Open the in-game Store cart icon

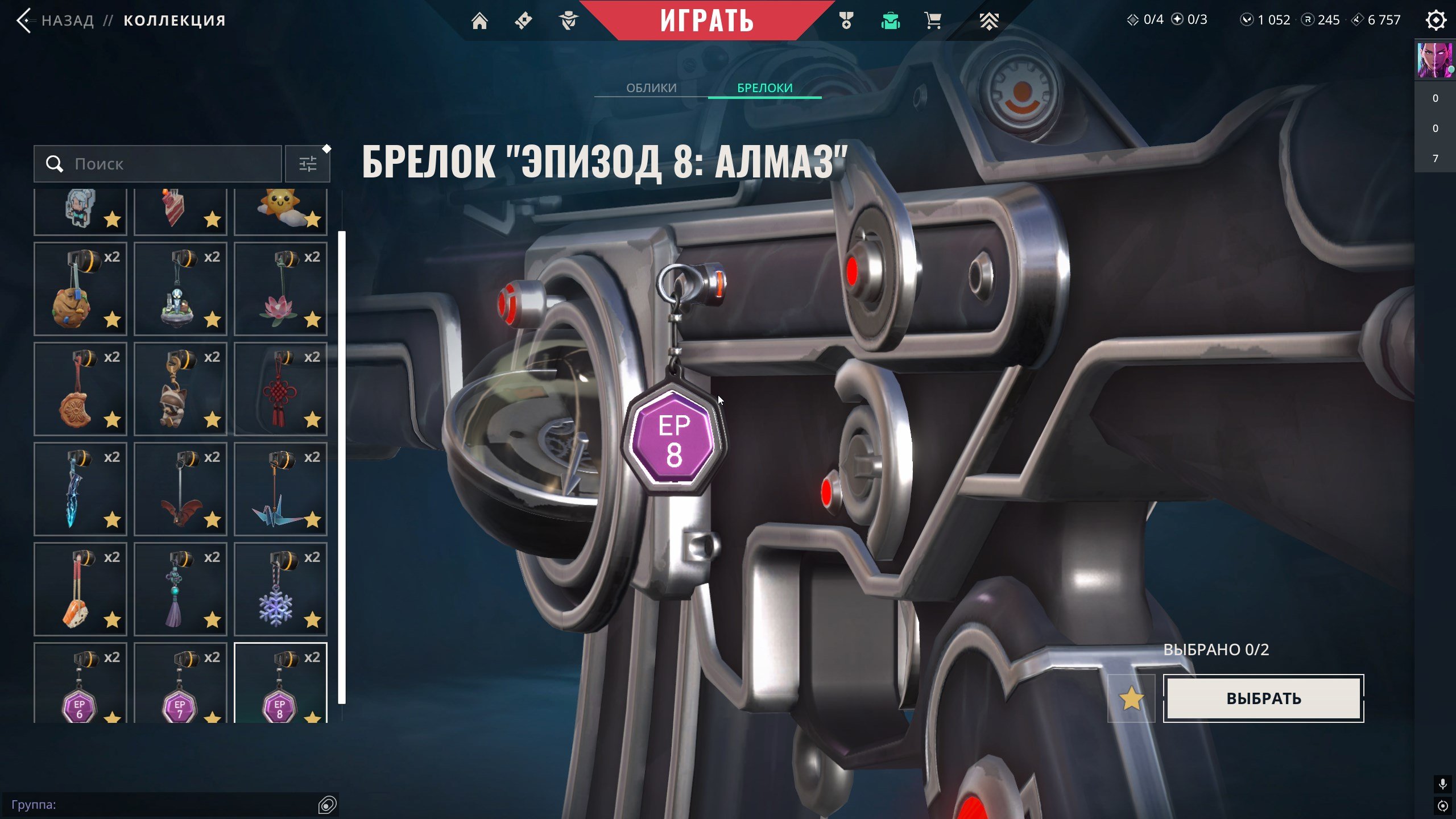coord(933,20)
